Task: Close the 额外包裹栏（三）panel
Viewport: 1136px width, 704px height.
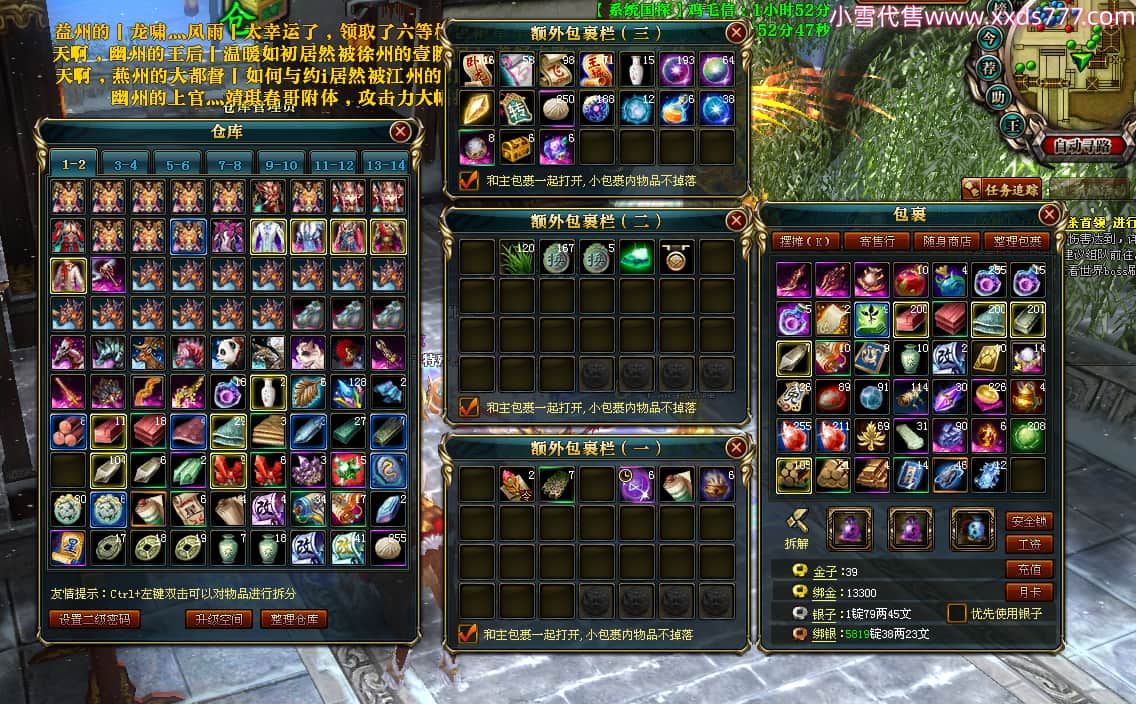Action: tap(736, 33)
